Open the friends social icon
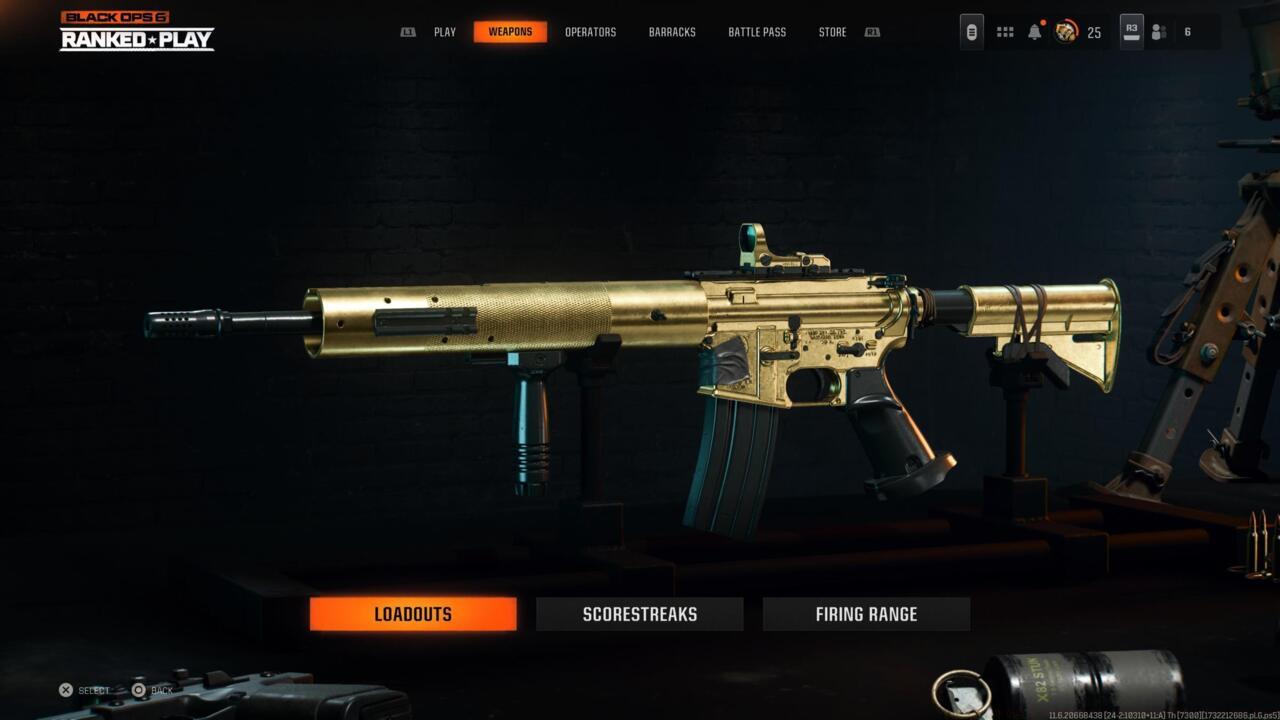1280x720 pixels. point(1159,32)
